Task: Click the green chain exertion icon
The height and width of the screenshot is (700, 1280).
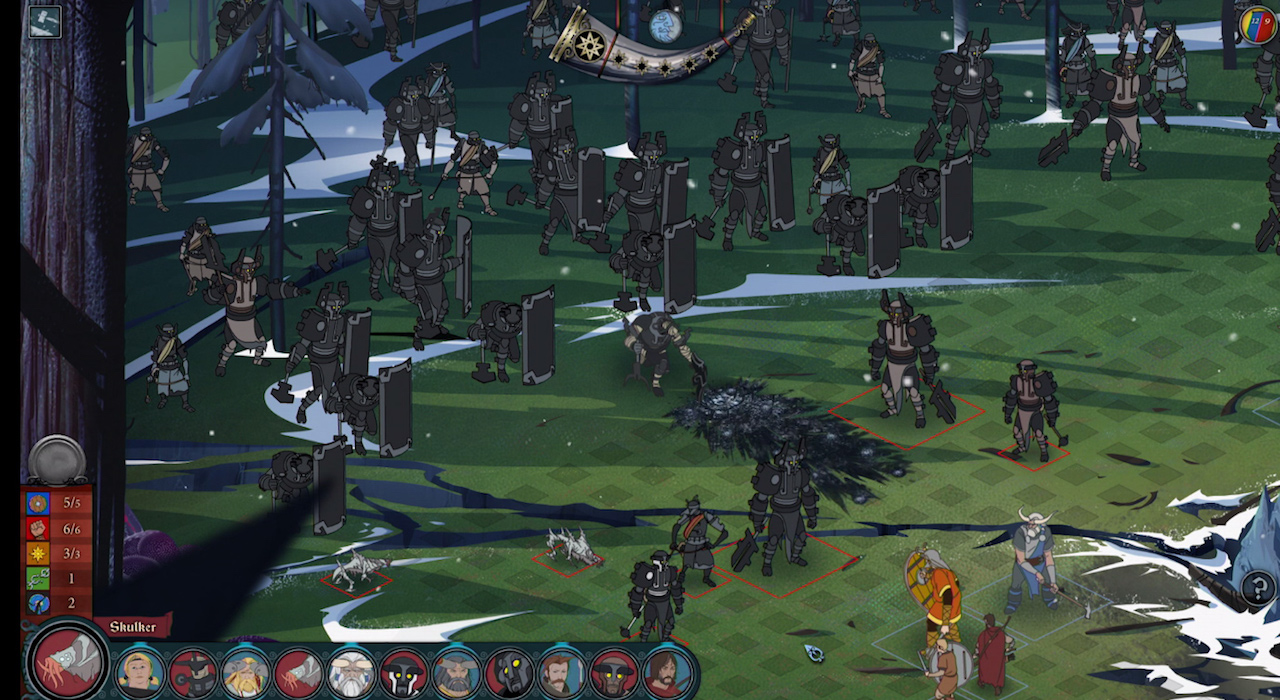Action: pos(38,578)
